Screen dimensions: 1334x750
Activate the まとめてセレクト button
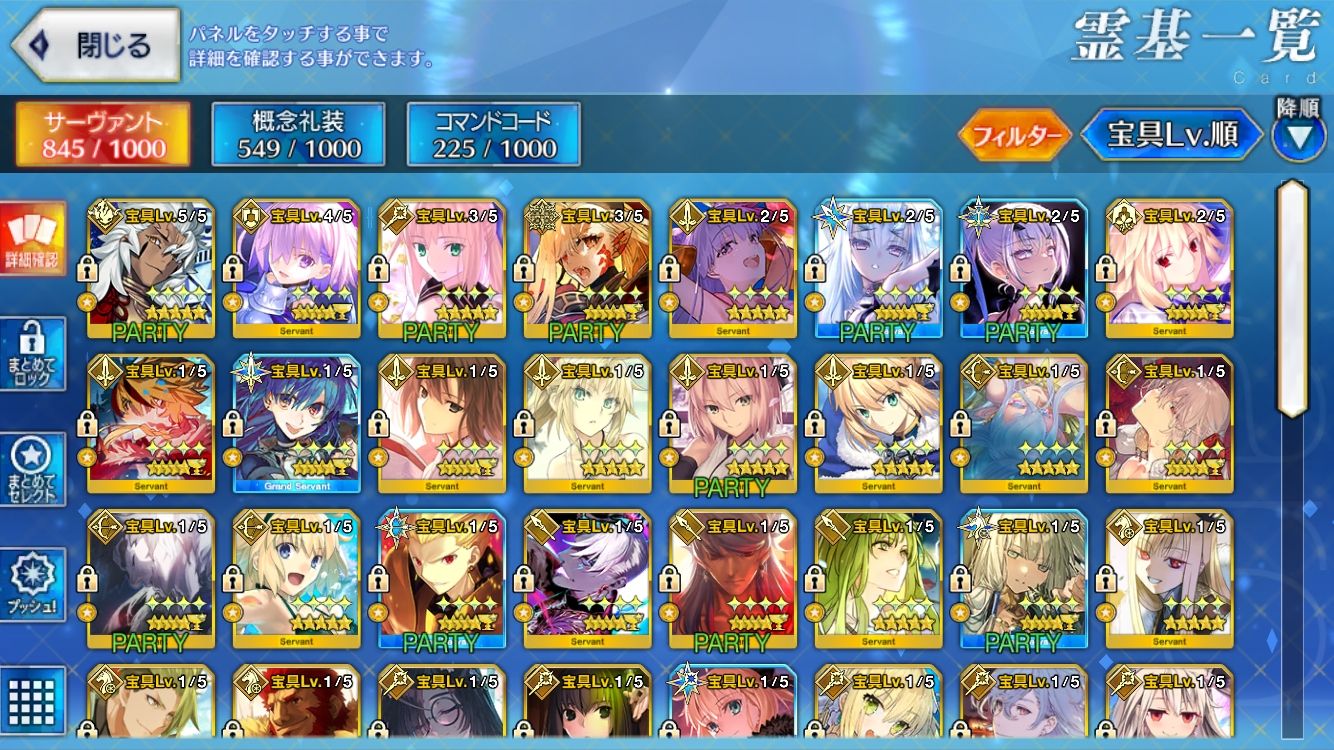[x=32, y=470]
